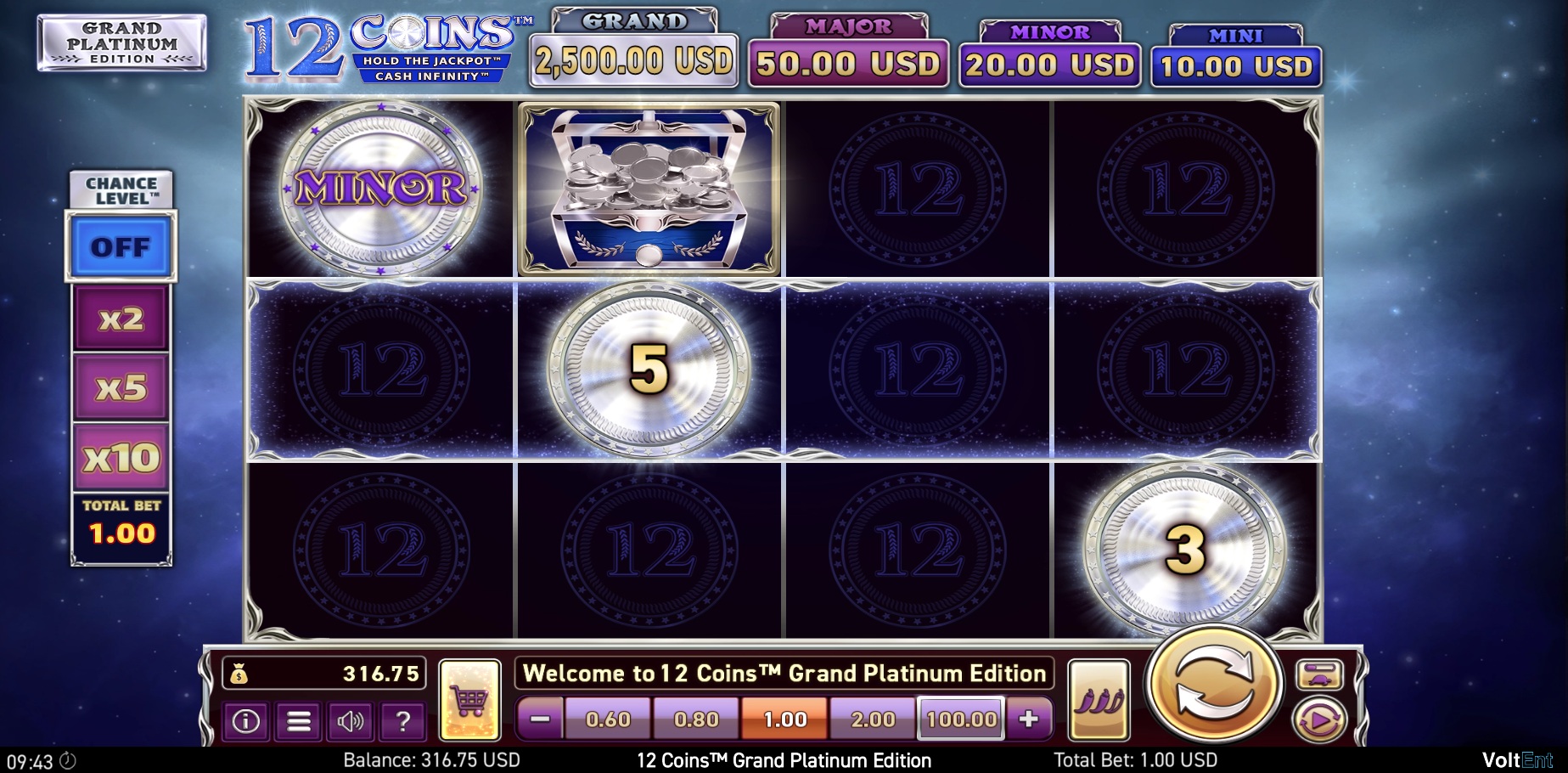
Task: Activate the x10 Chance Level multiplier
Action: coord(120,455)
